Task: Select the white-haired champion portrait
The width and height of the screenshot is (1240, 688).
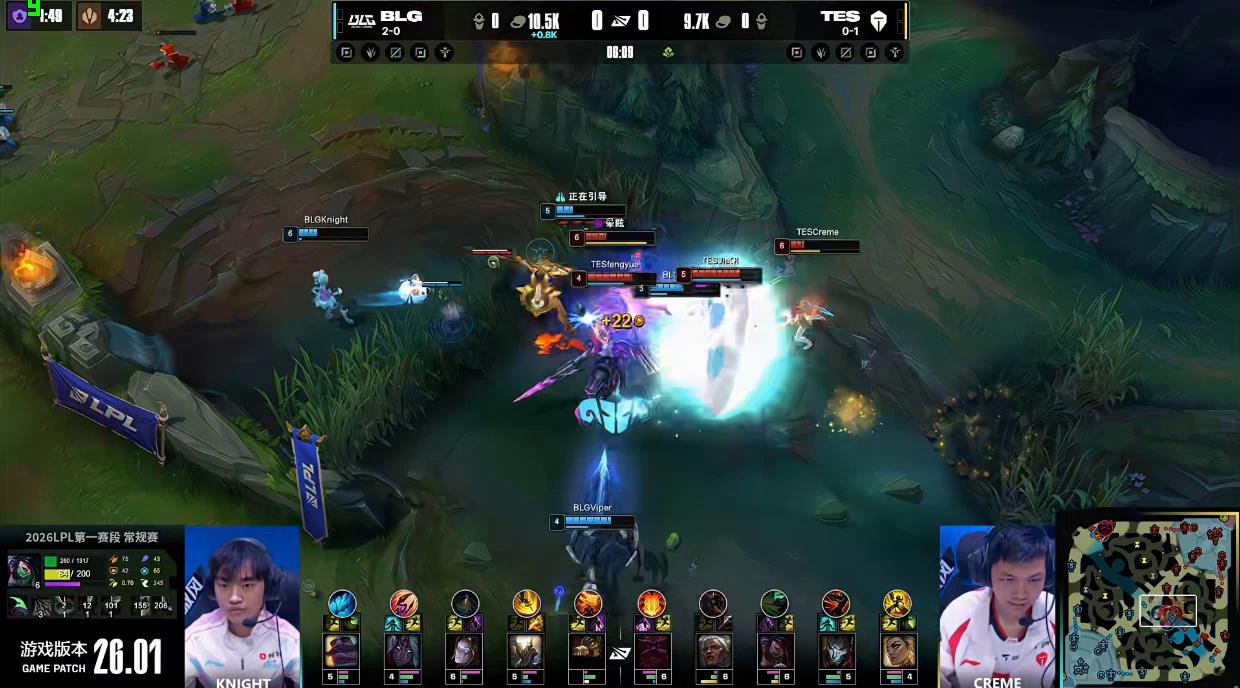Action: (713, 651)
